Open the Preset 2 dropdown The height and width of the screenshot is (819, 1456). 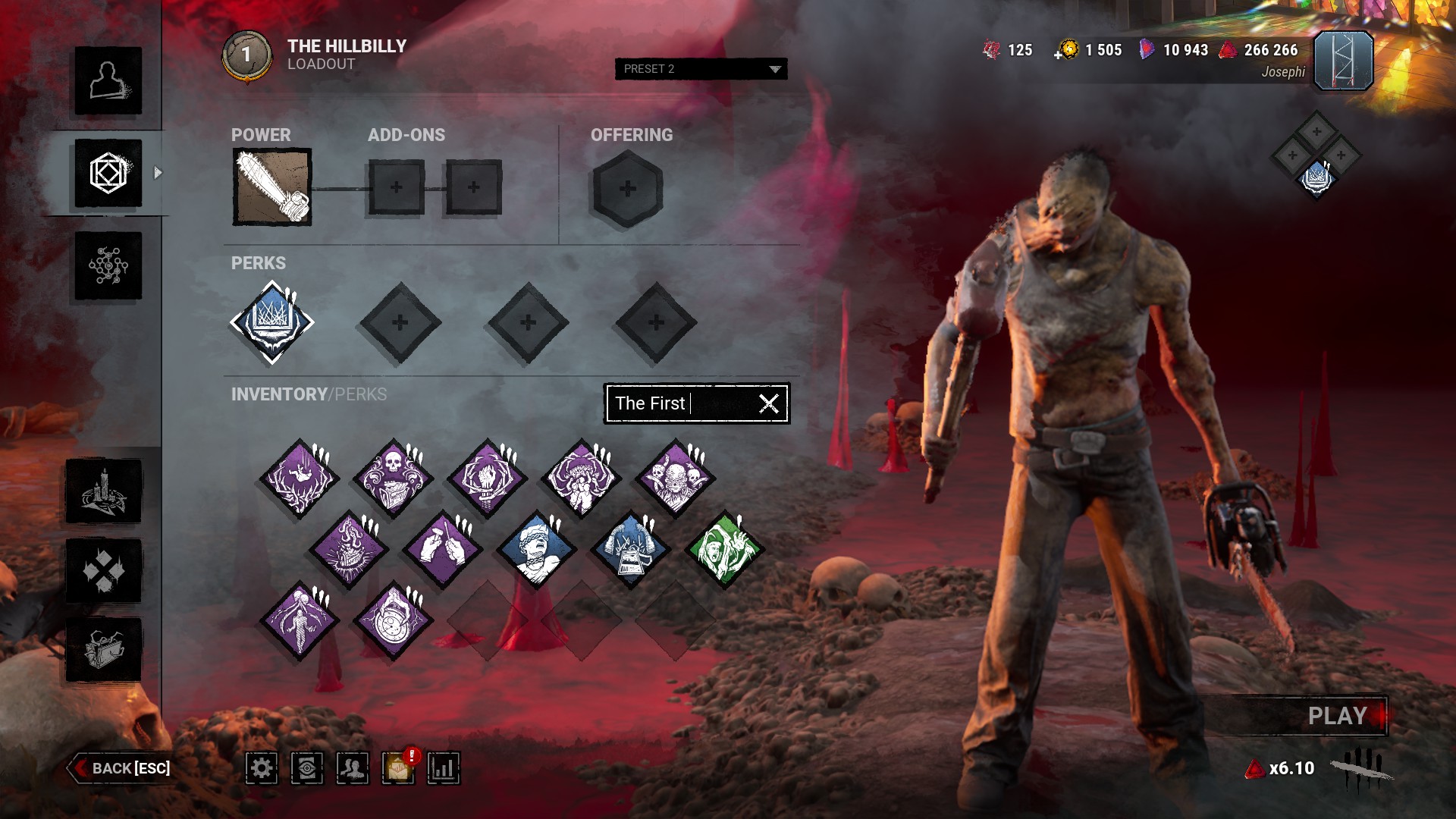[701, 69]
